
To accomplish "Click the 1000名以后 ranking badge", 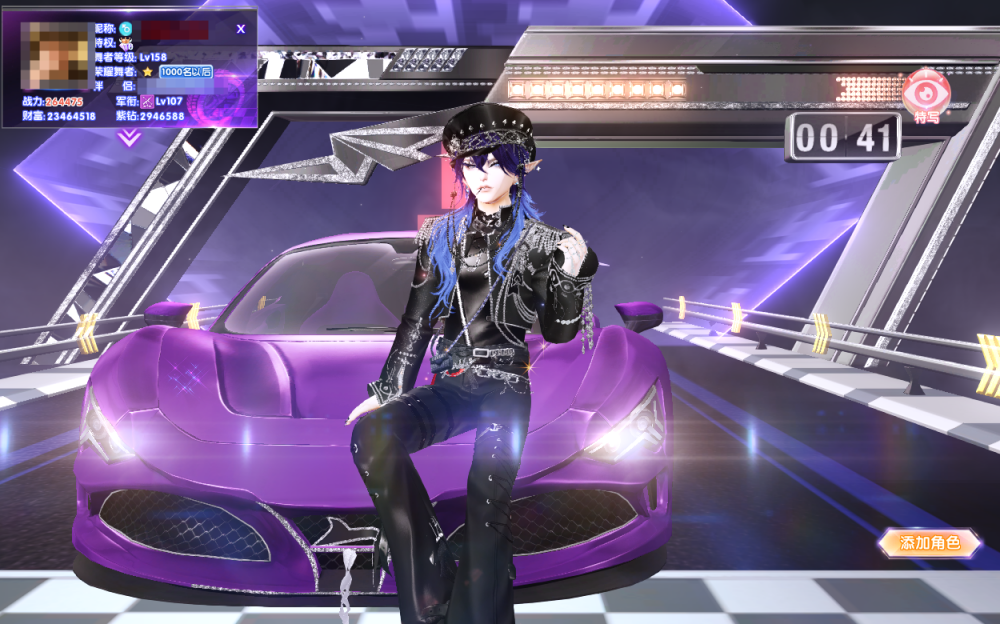I will pos(186,72).
